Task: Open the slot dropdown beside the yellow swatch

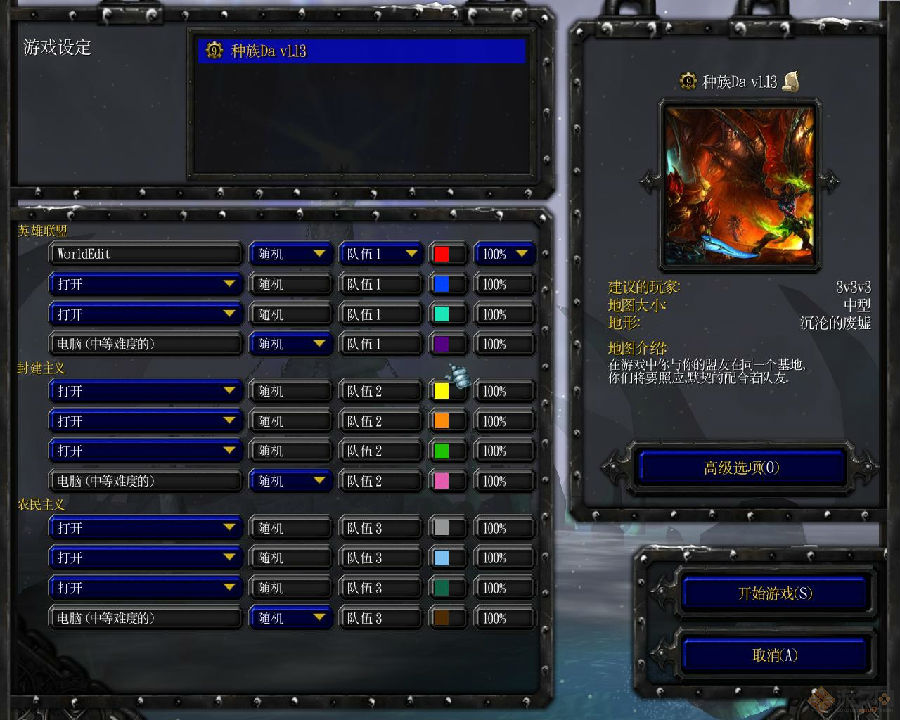Action: point(145,391)
